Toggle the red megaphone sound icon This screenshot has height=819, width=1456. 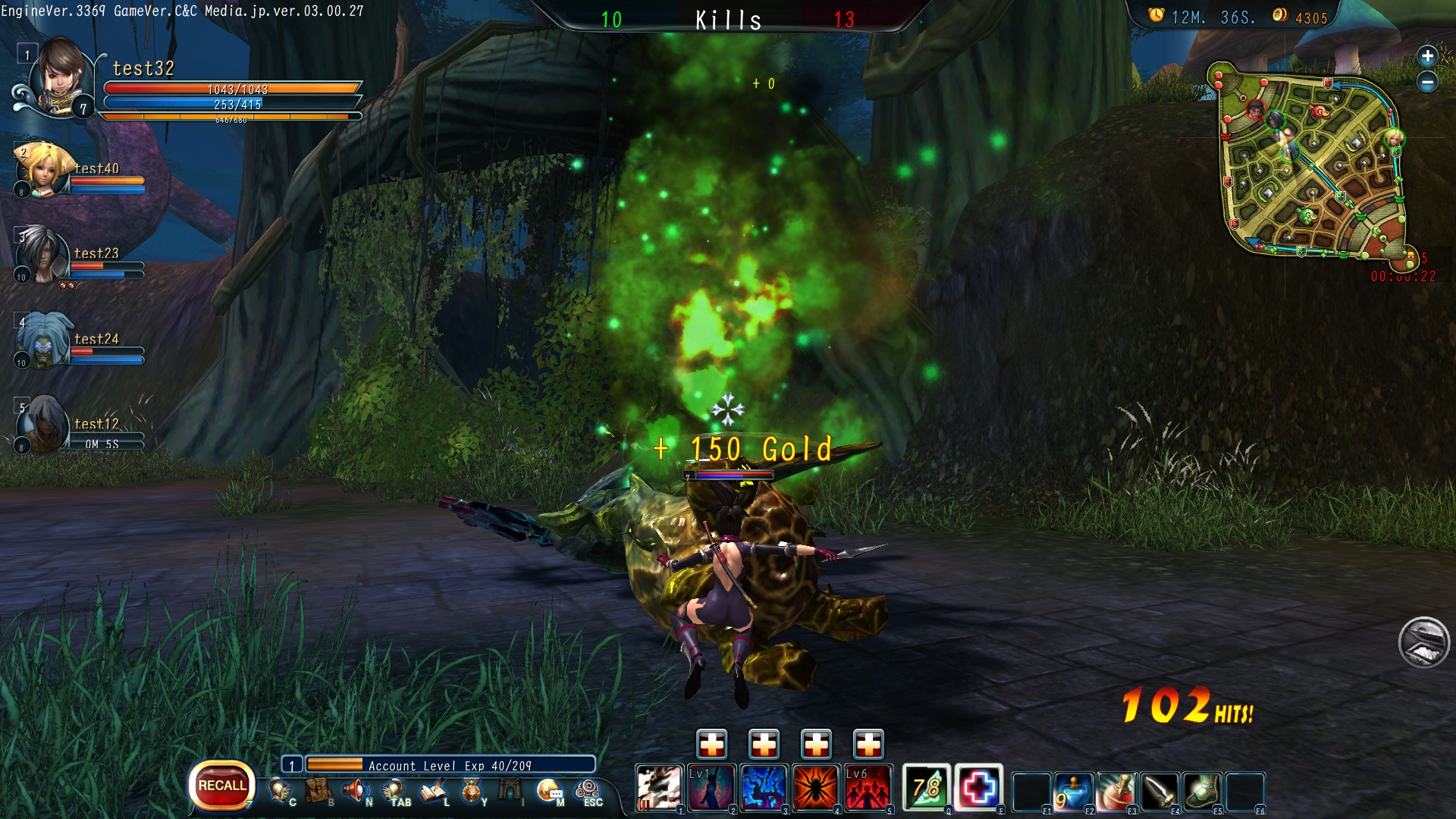[355, 791]
